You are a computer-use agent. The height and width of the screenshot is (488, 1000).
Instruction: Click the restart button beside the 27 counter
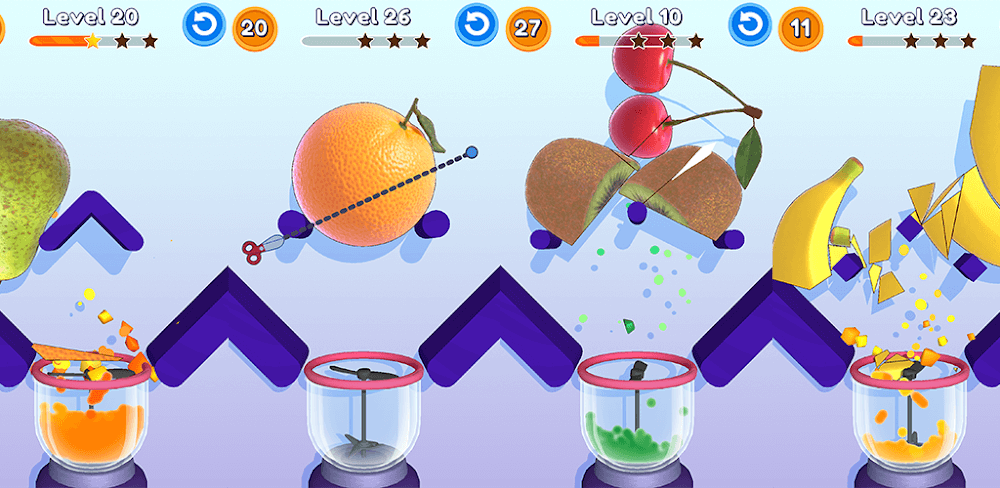pyautogui.click(x=476, y=26)
